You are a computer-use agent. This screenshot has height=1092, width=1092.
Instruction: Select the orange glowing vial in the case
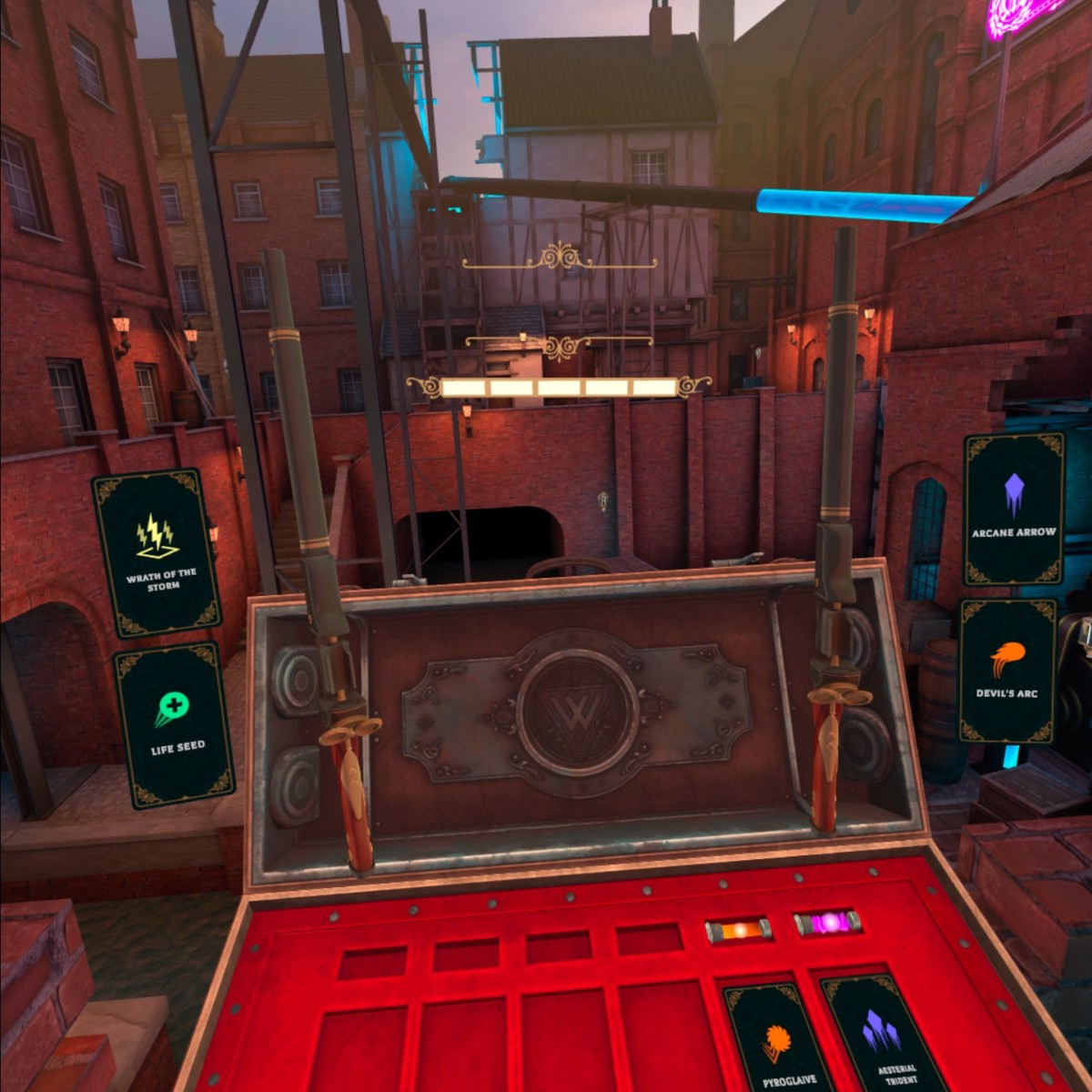coord(739,930)
